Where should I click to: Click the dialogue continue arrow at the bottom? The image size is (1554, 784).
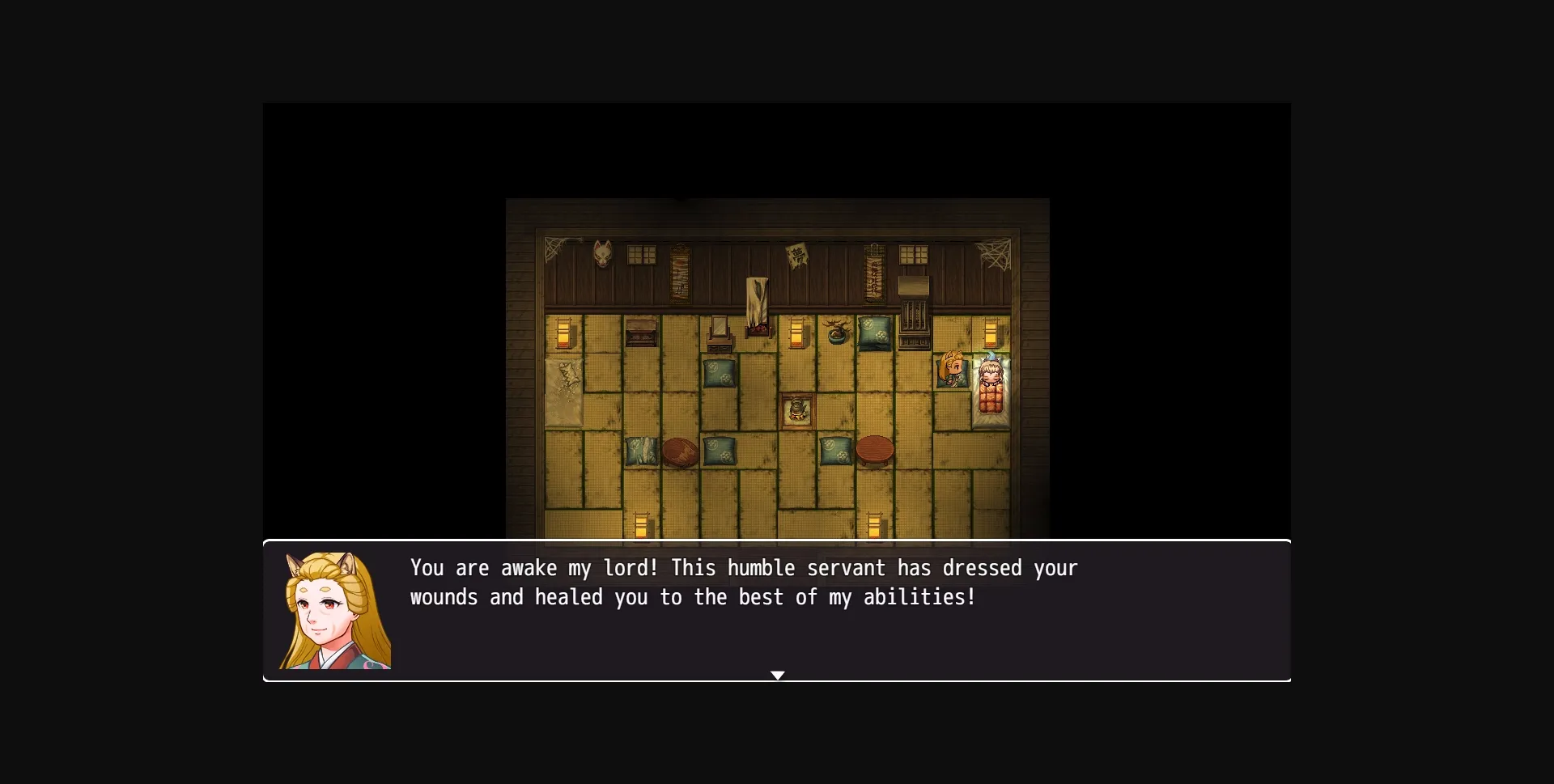point(777,675)
